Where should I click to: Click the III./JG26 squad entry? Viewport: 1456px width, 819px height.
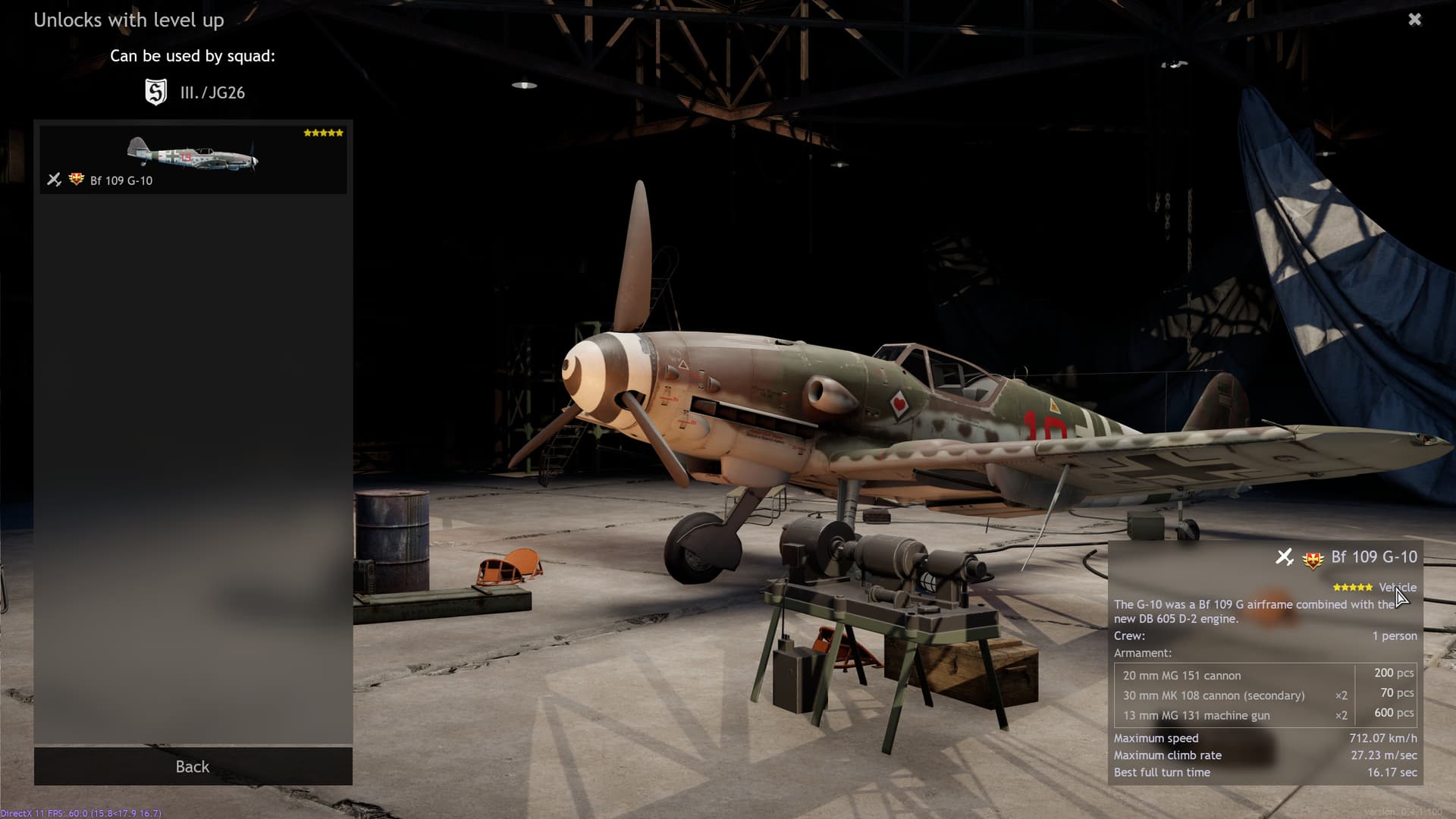195,93
